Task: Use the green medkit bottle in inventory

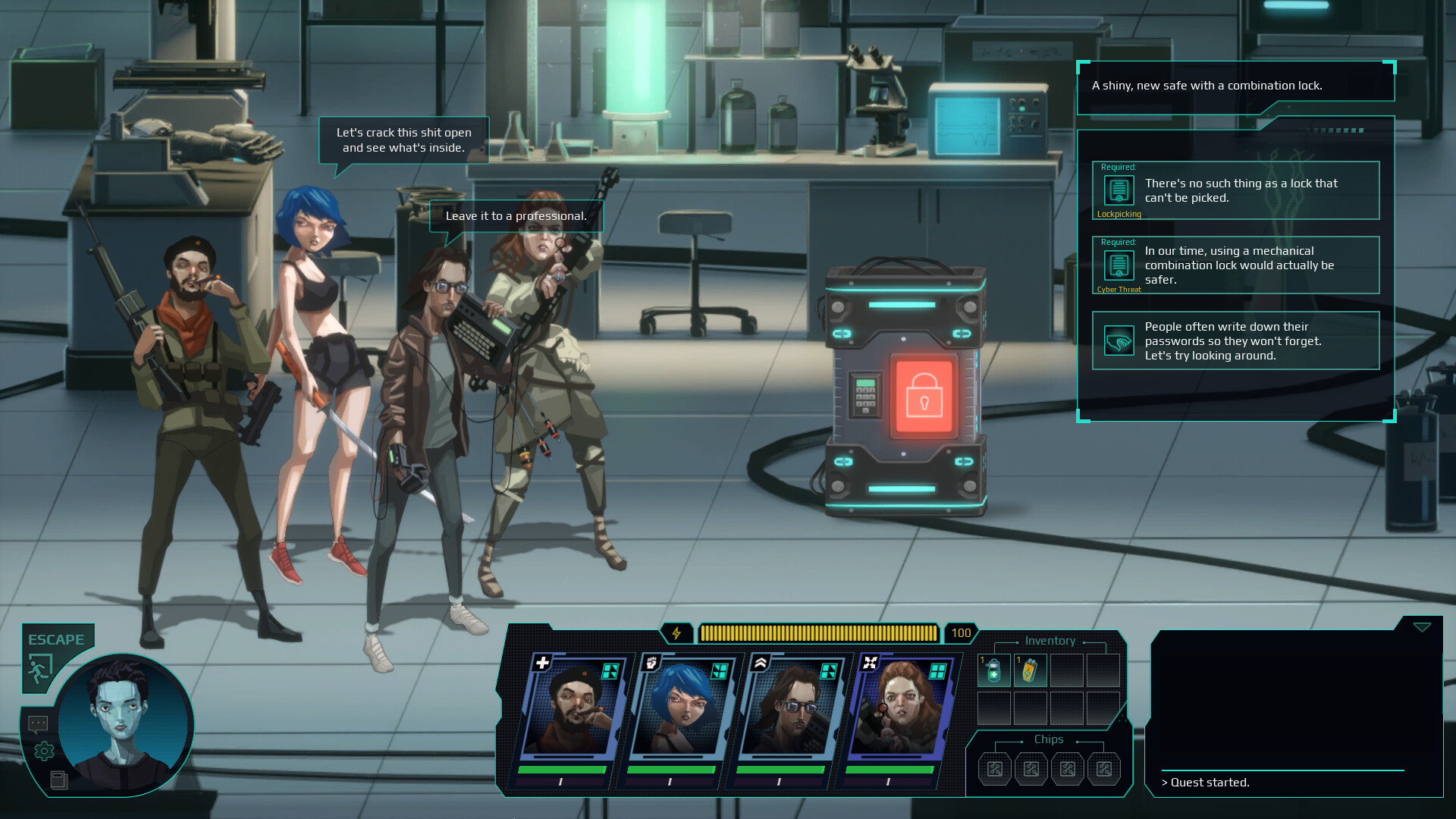Action: pos(993,670)
